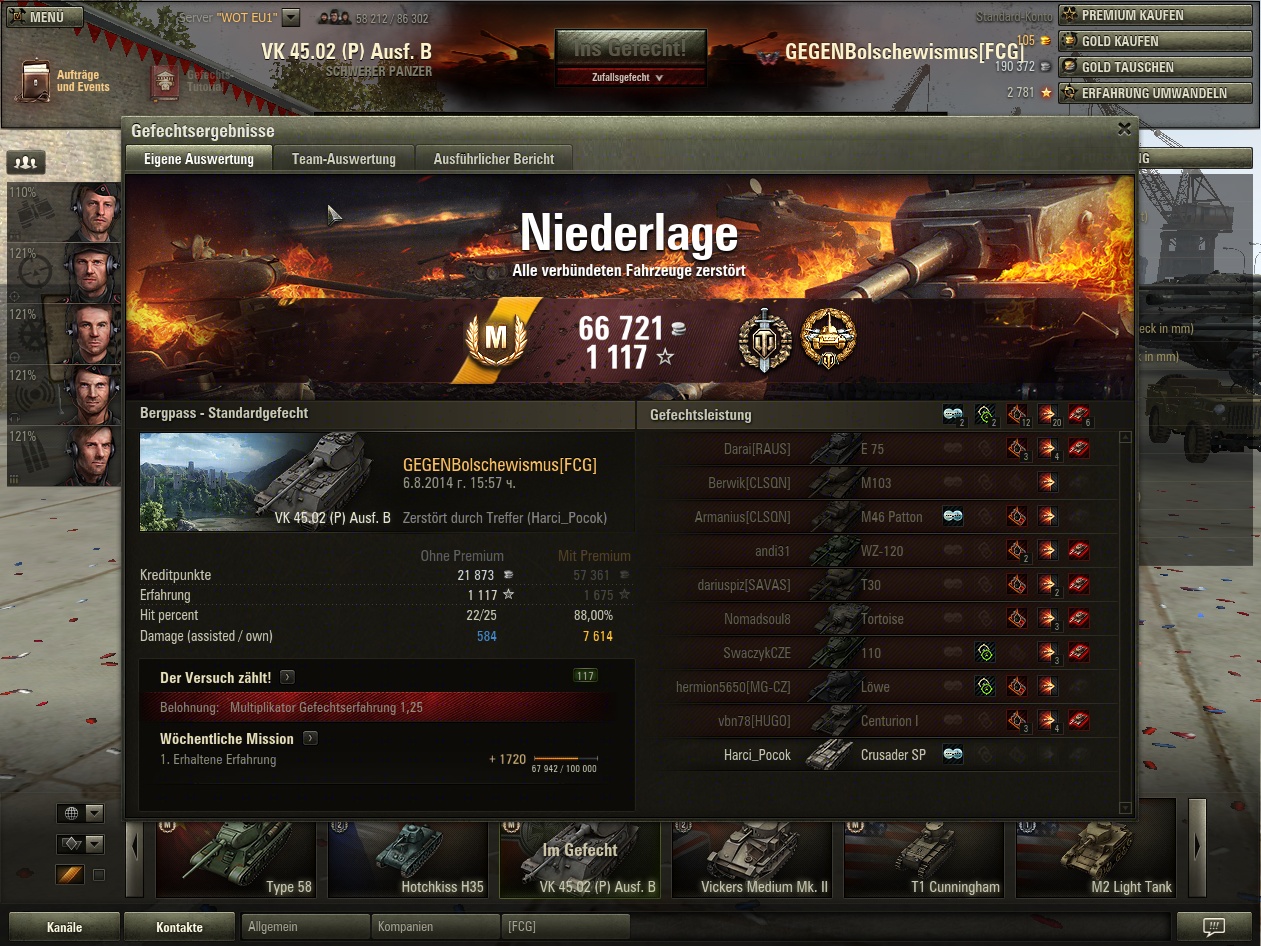1261x946 pixels.
Task: Open GOLD TAUSCHEN exchange
Action: 1155,67
